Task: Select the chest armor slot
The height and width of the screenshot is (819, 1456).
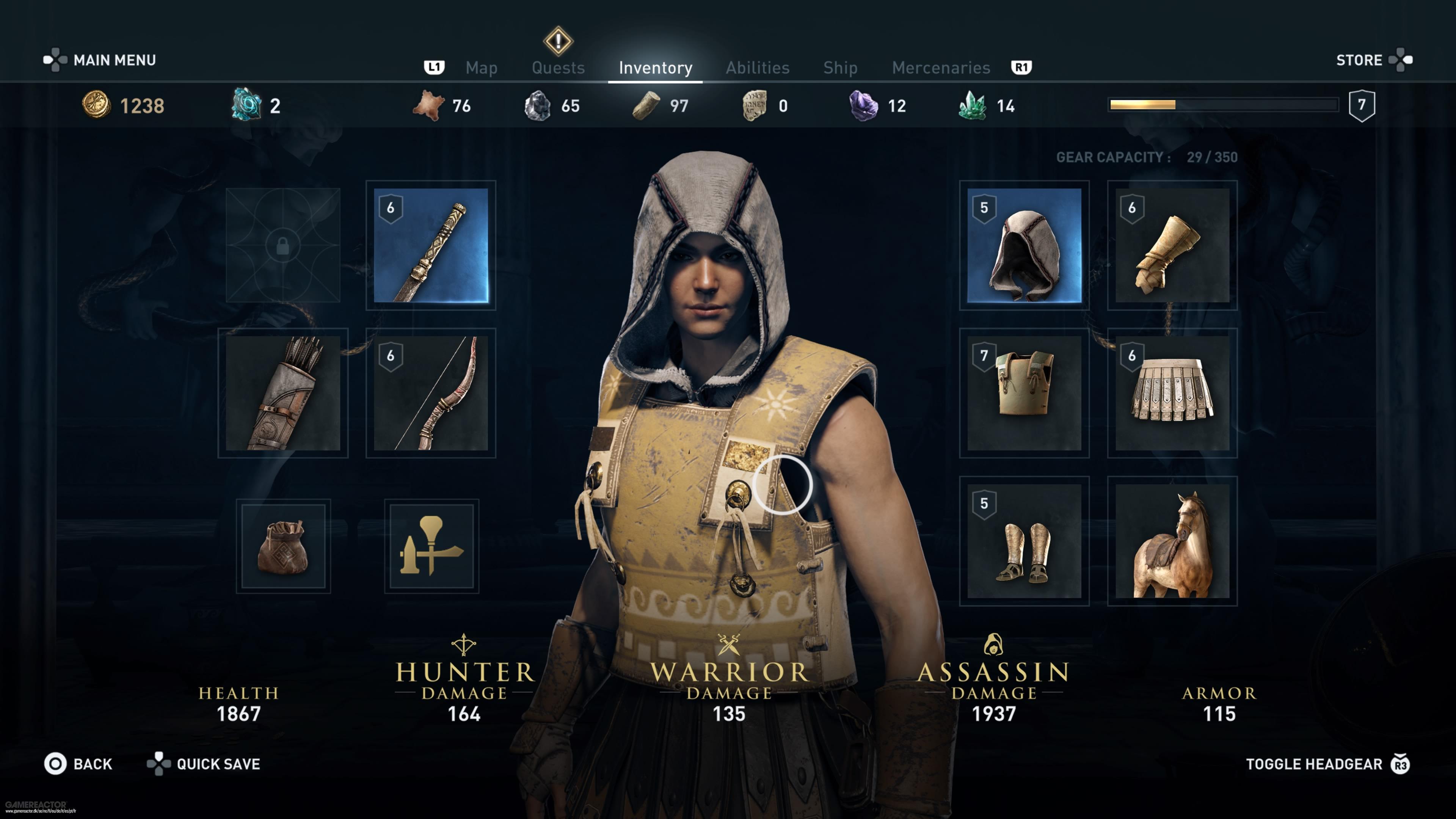Action: [x=1024, y=393]
